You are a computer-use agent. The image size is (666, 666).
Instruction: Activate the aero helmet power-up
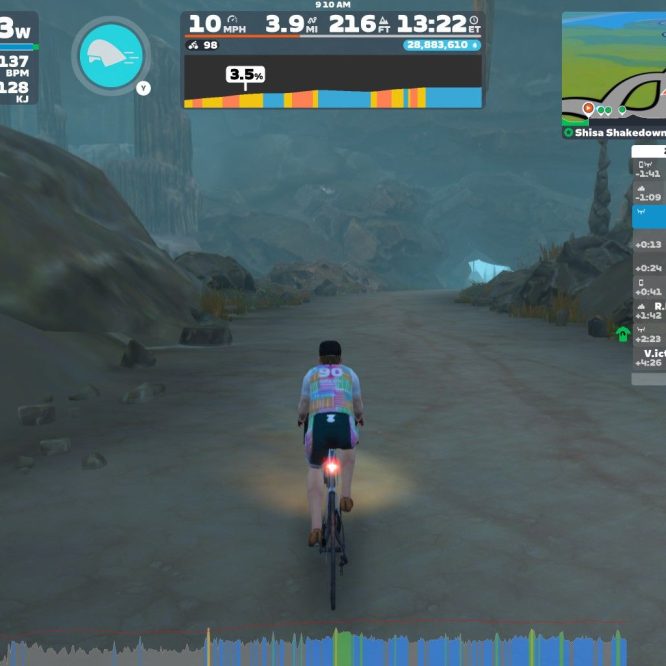click(111, 56)
